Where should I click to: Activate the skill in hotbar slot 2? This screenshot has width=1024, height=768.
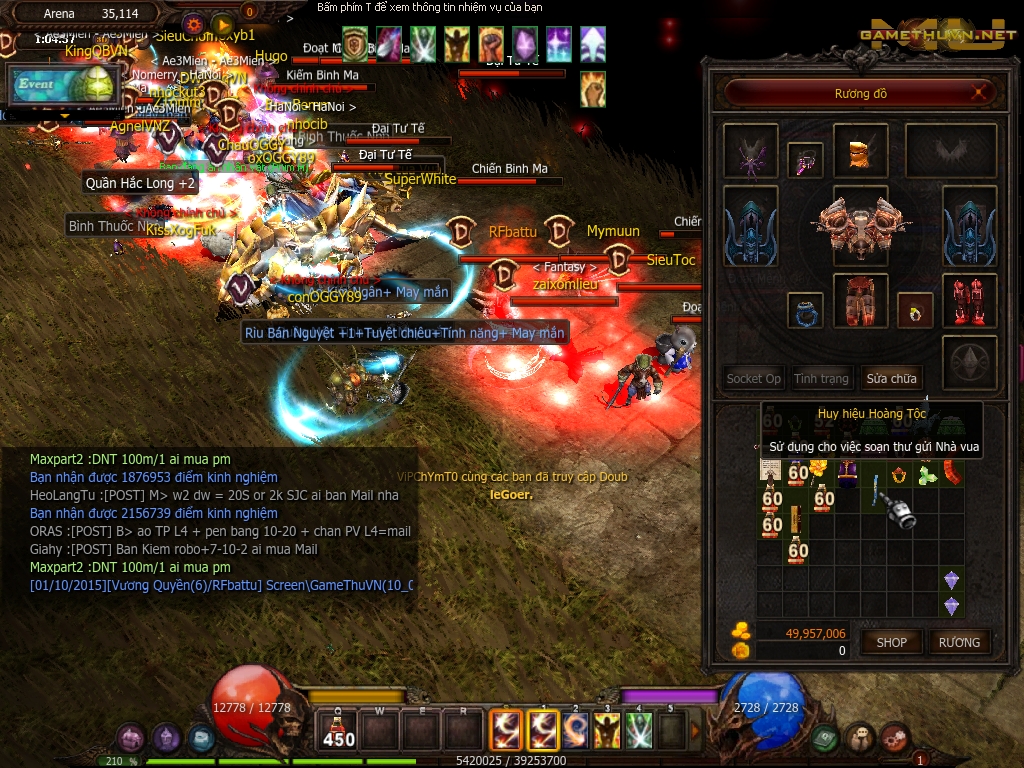pos(574,730)
